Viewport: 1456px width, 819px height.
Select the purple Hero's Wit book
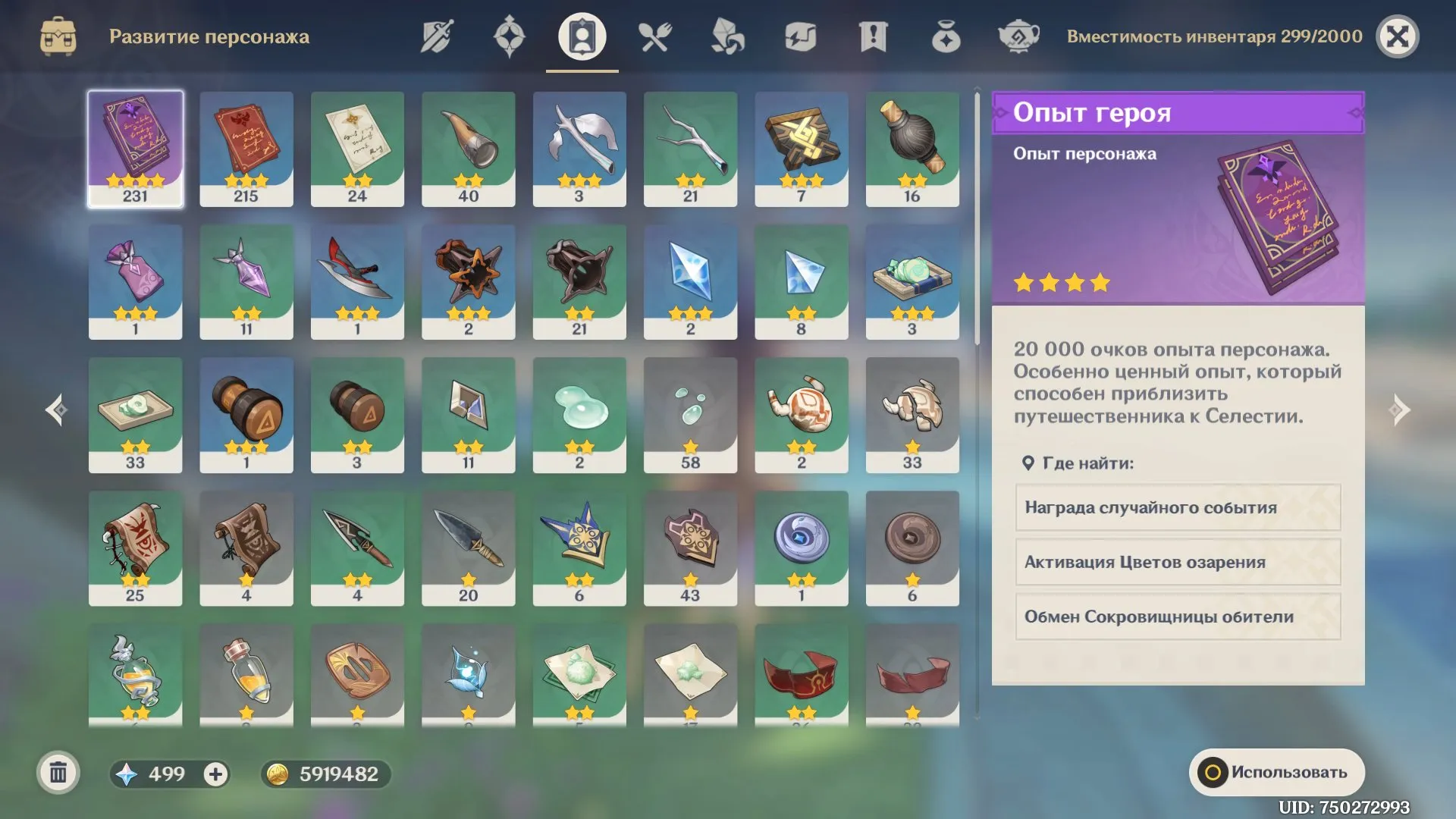135,149
